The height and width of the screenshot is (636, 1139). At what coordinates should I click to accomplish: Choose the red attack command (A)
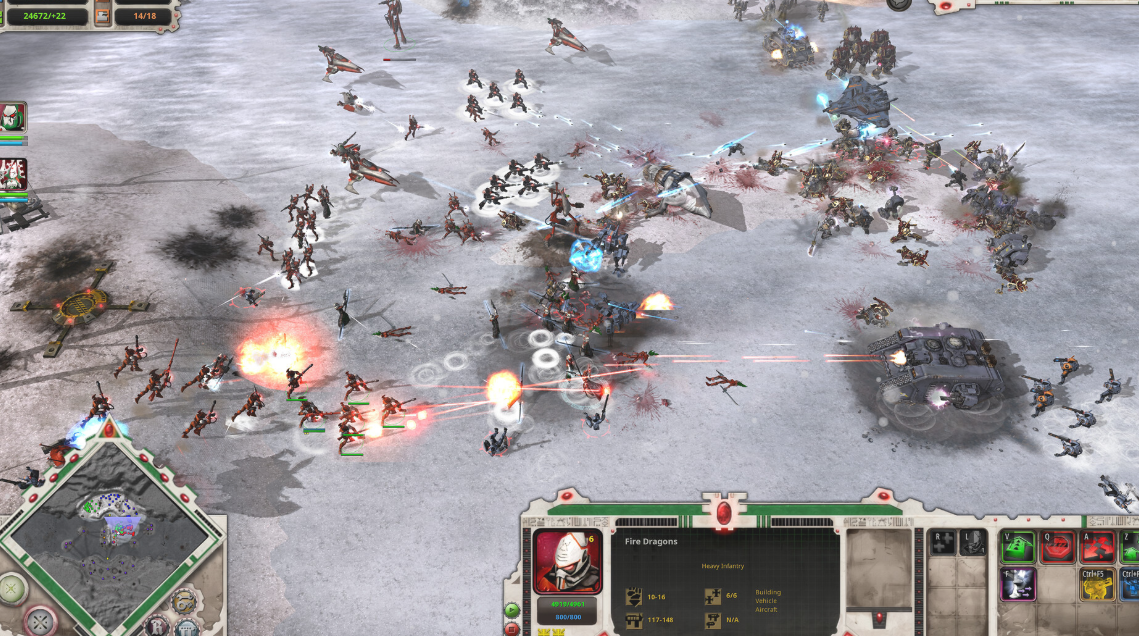pos(1098,546)
